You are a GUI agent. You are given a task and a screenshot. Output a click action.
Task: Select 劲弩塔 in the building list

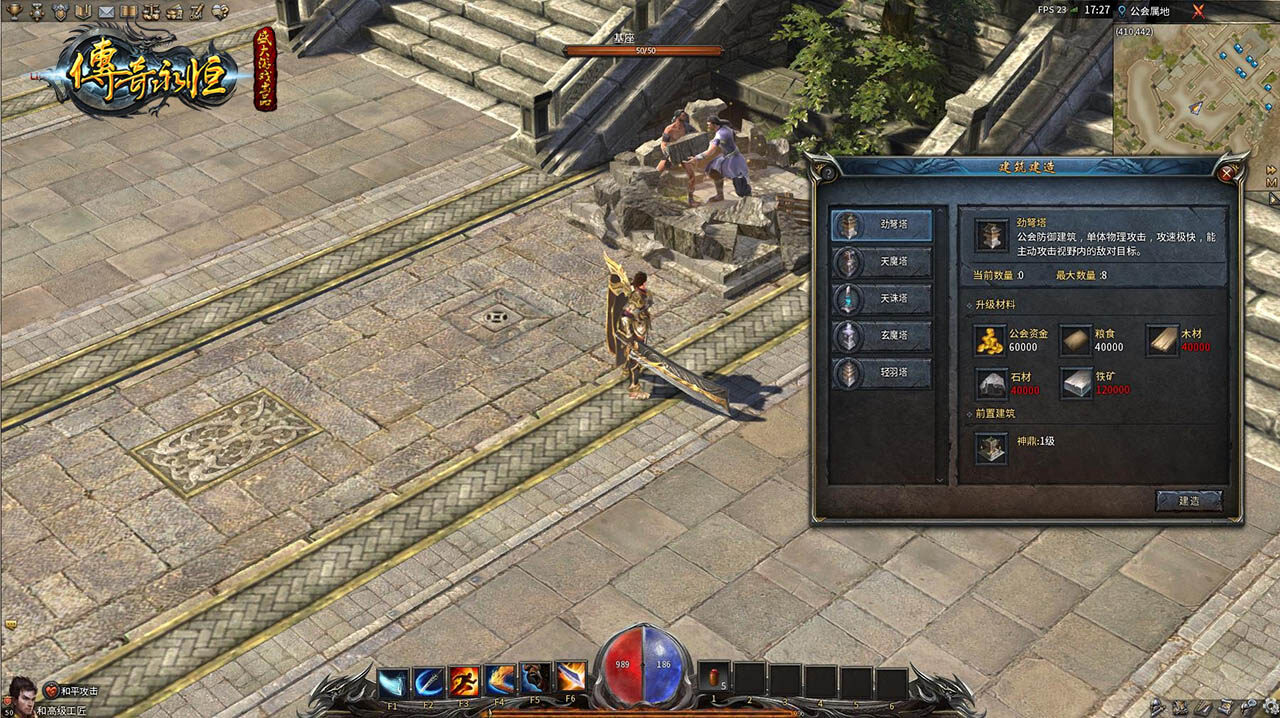click(881, 226)
